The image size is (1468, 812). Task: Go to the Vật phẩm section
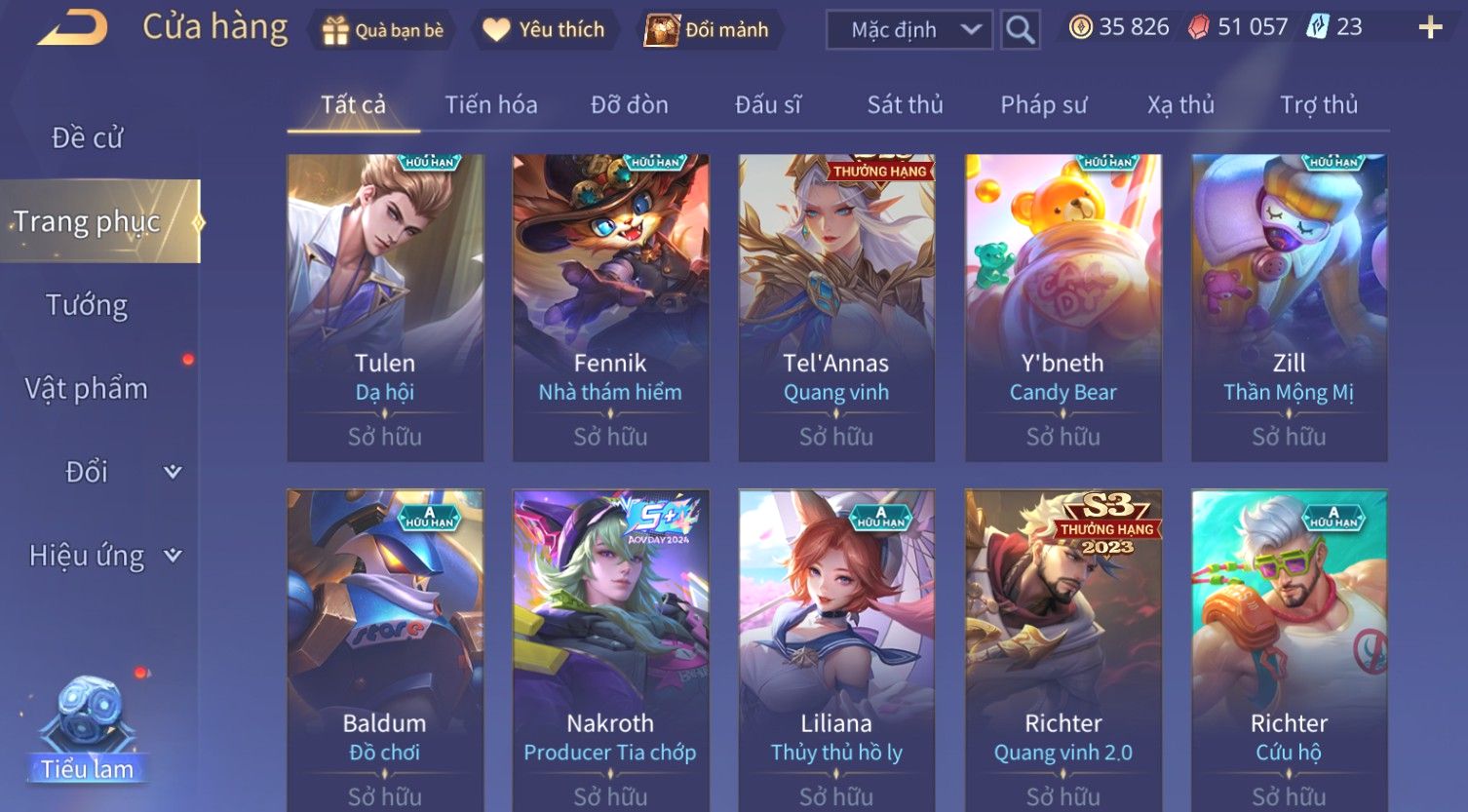(x=87, y=389)
